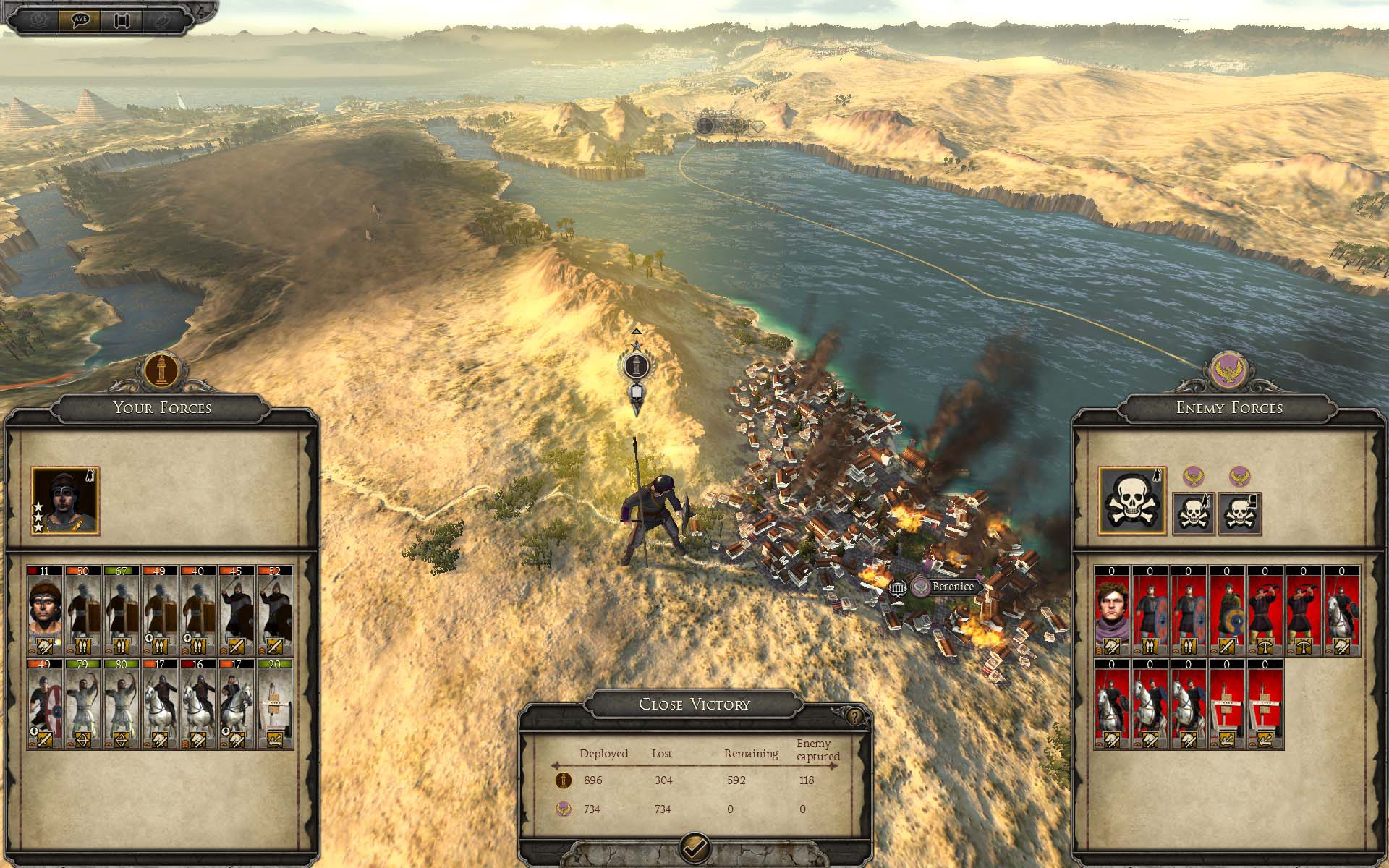1389x868 pixels.
Task: Choose the spearmen unit card with 67 men
Action: point(121,610)
